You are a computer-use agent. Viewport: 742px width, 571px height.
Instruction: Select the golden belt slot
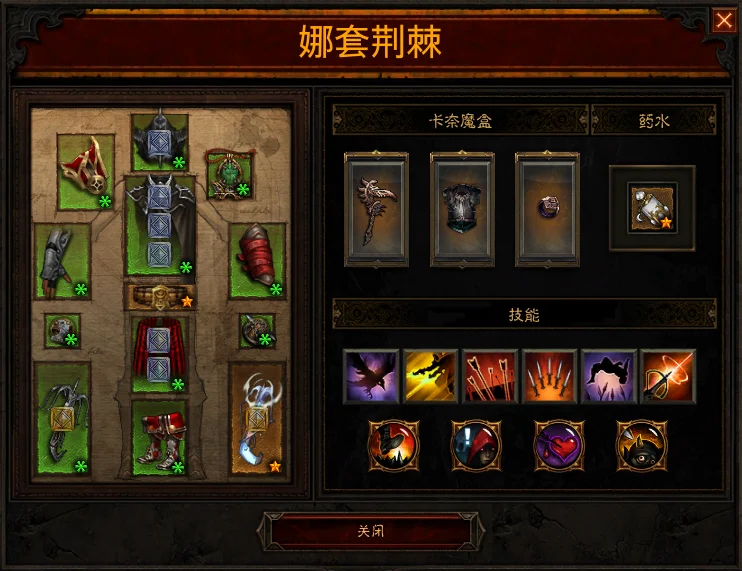point(160,296)
